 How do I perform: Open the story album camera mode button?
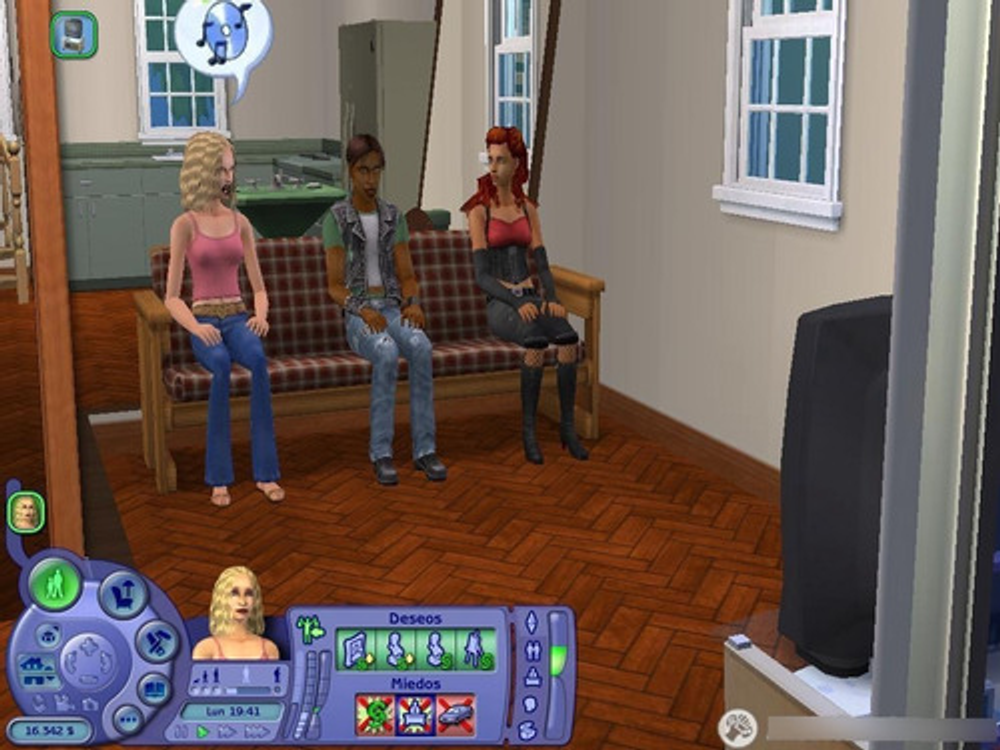click(x=154, y=688)
